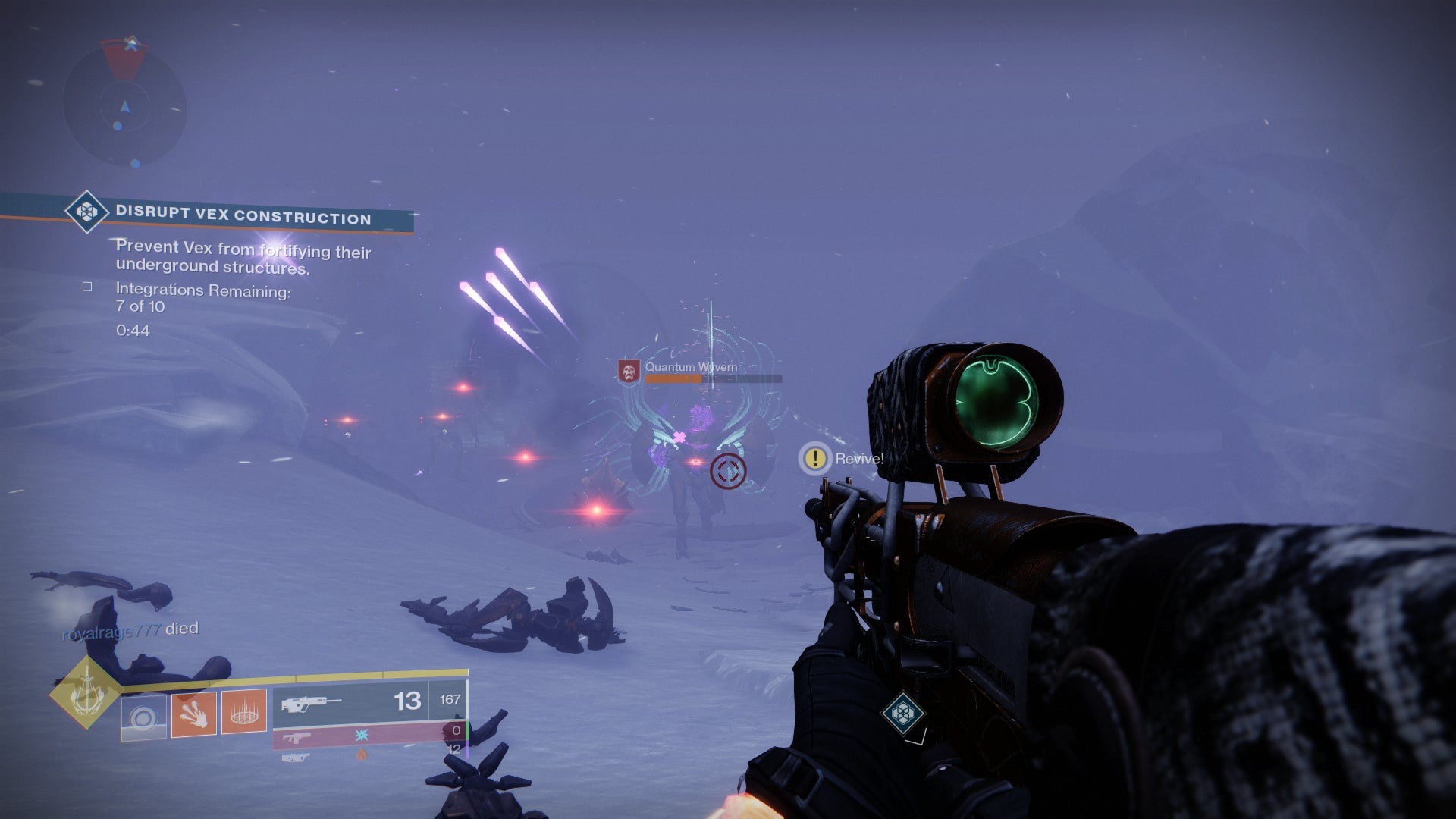The width and height of the screenshot is (1456, 819).
Task: Click the royalrage777 died kill feed entry
Action: (129, 628)
